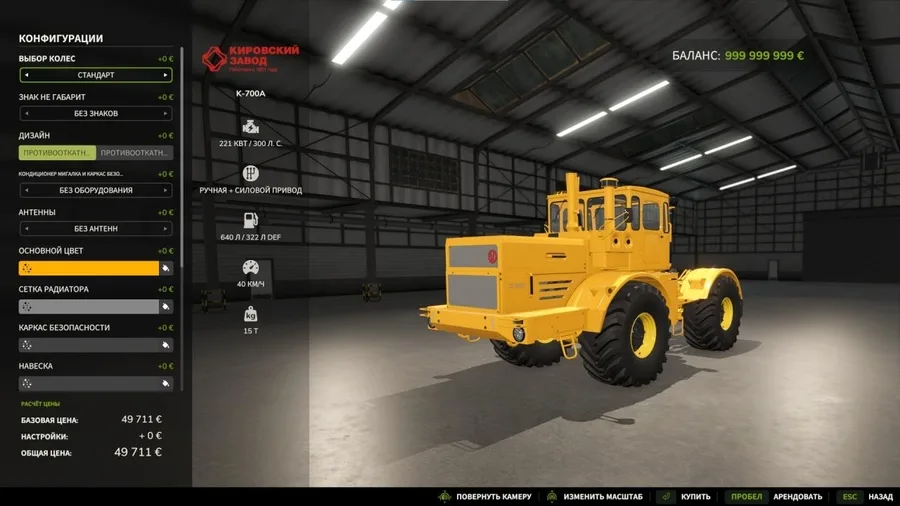900x506 pixels.
Task: Open the yellow ОСНОВНОЙ ЦВЕТ color bar
Action: (x=88, y=268)
